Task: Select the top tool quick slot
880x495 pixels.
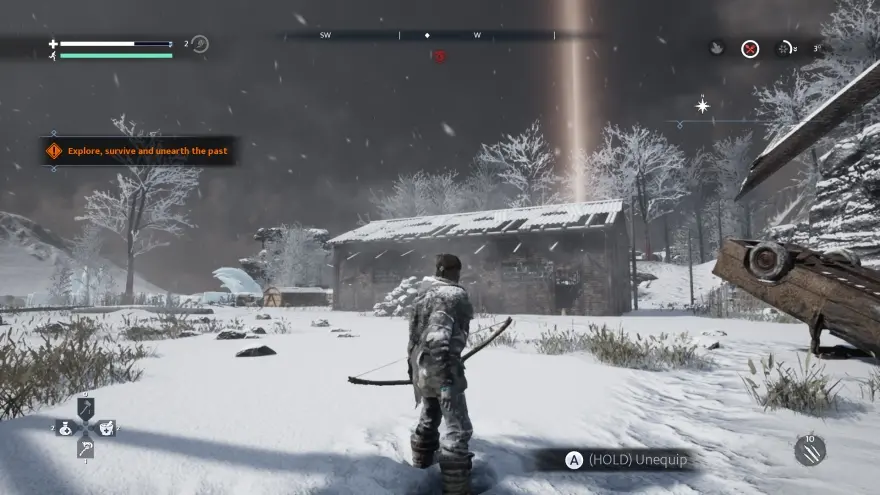Action: (x=86, y=408)
